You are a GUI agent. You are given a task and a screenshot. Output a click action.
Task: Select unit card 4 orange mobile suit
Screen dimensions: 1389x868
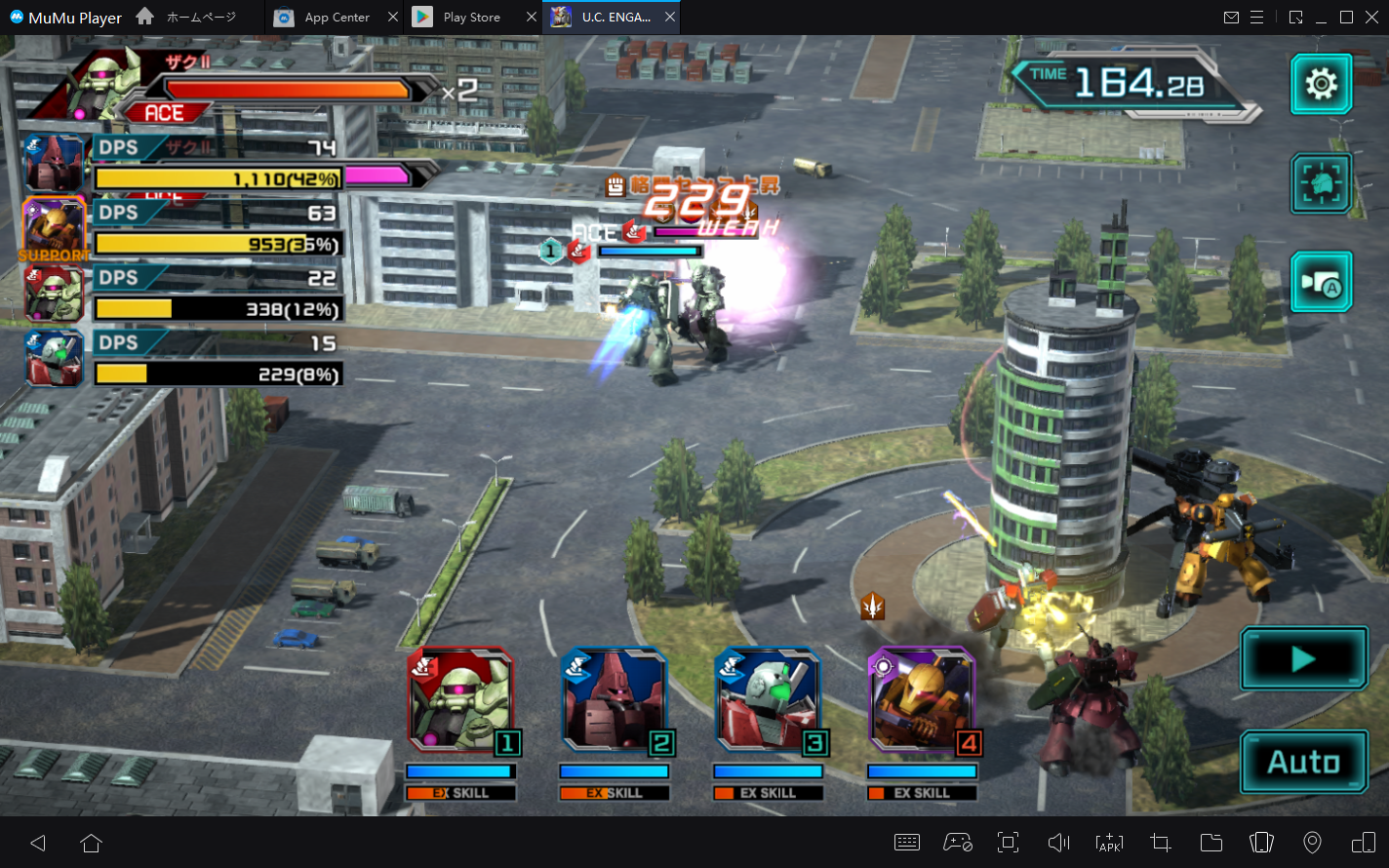922,702
